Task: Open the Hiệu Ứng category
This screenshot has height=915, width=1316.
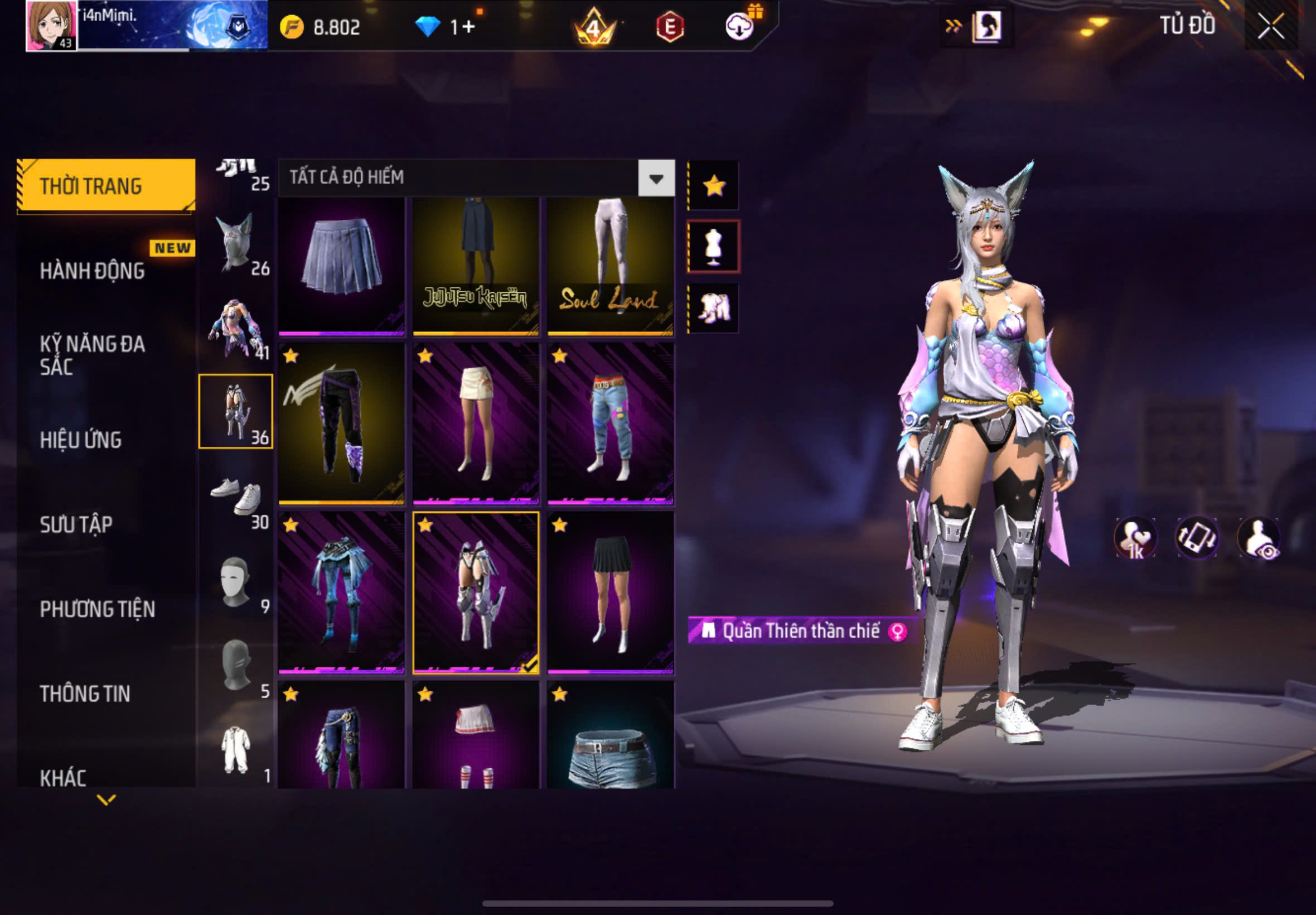Action: coord(80,440)
